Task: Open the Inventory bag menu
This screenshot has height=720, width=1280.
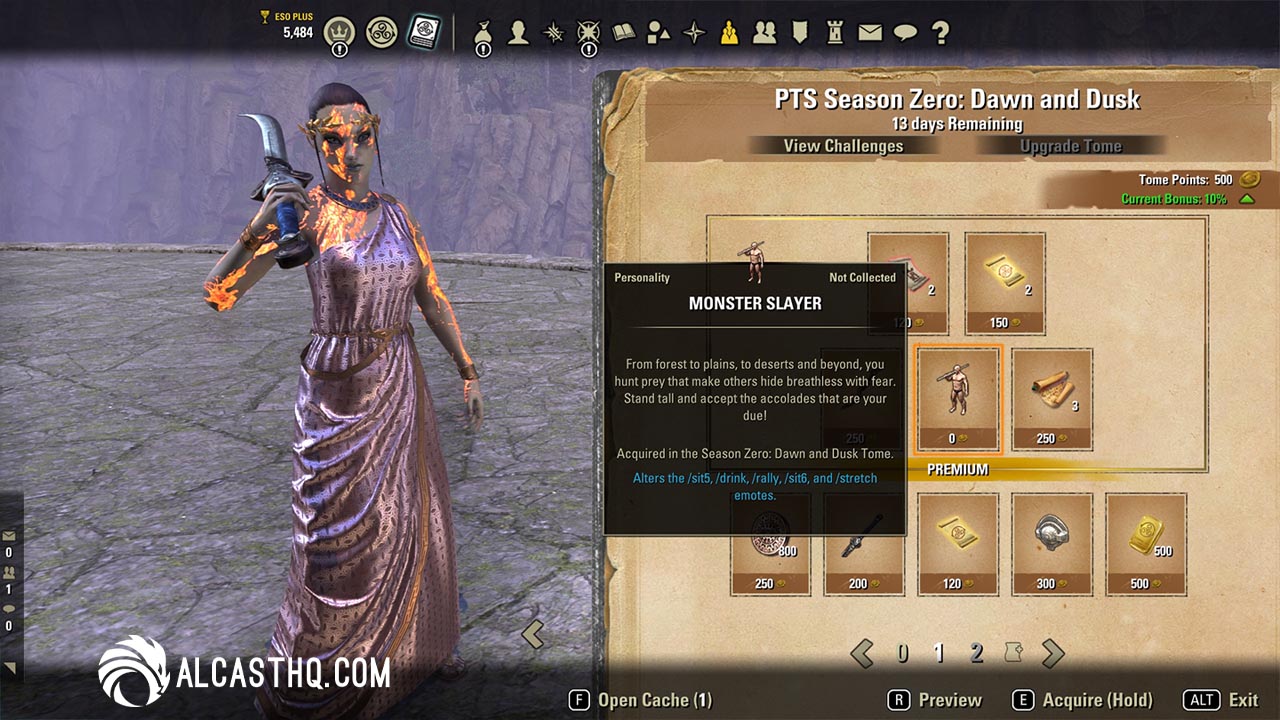Action: pos(483,32)
